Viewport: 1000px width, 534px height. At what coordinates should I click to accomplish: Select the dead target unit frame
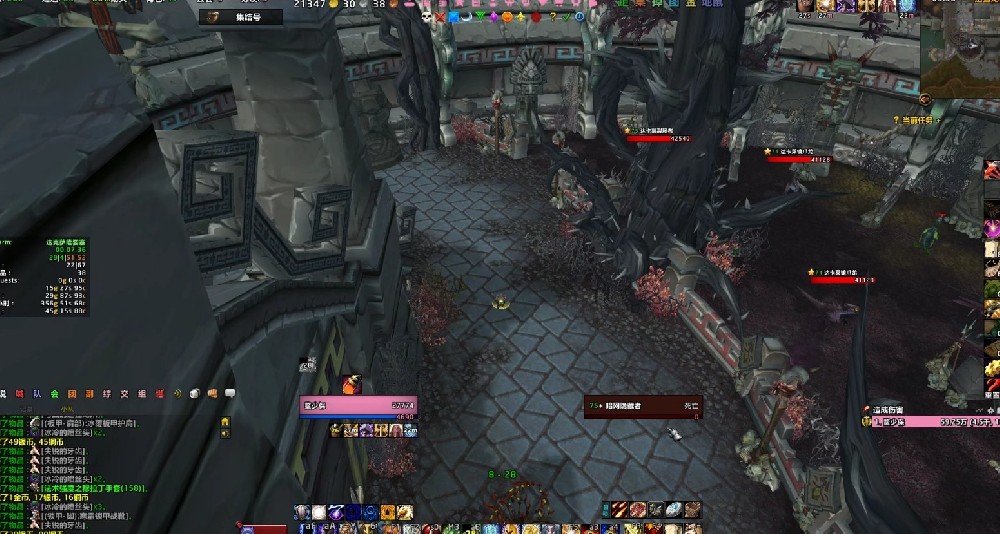(x=643, y=406)
